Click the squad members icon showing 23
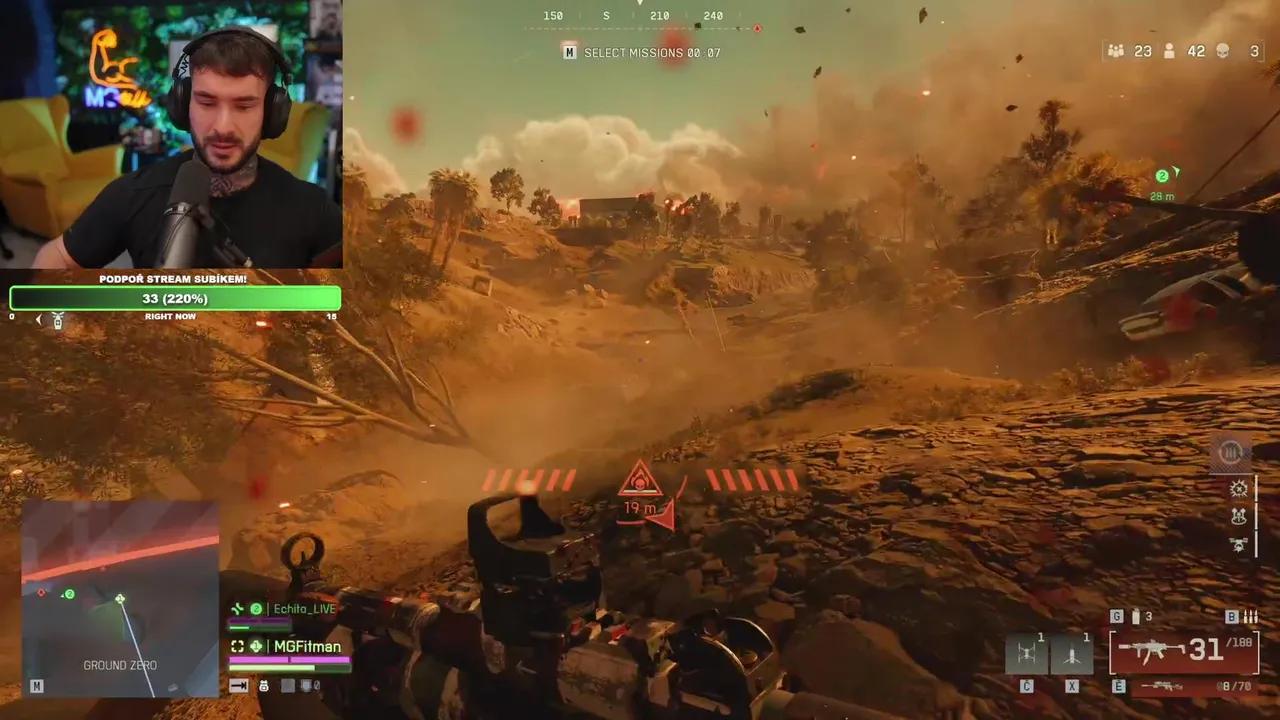 click(x=1117, y=51)
